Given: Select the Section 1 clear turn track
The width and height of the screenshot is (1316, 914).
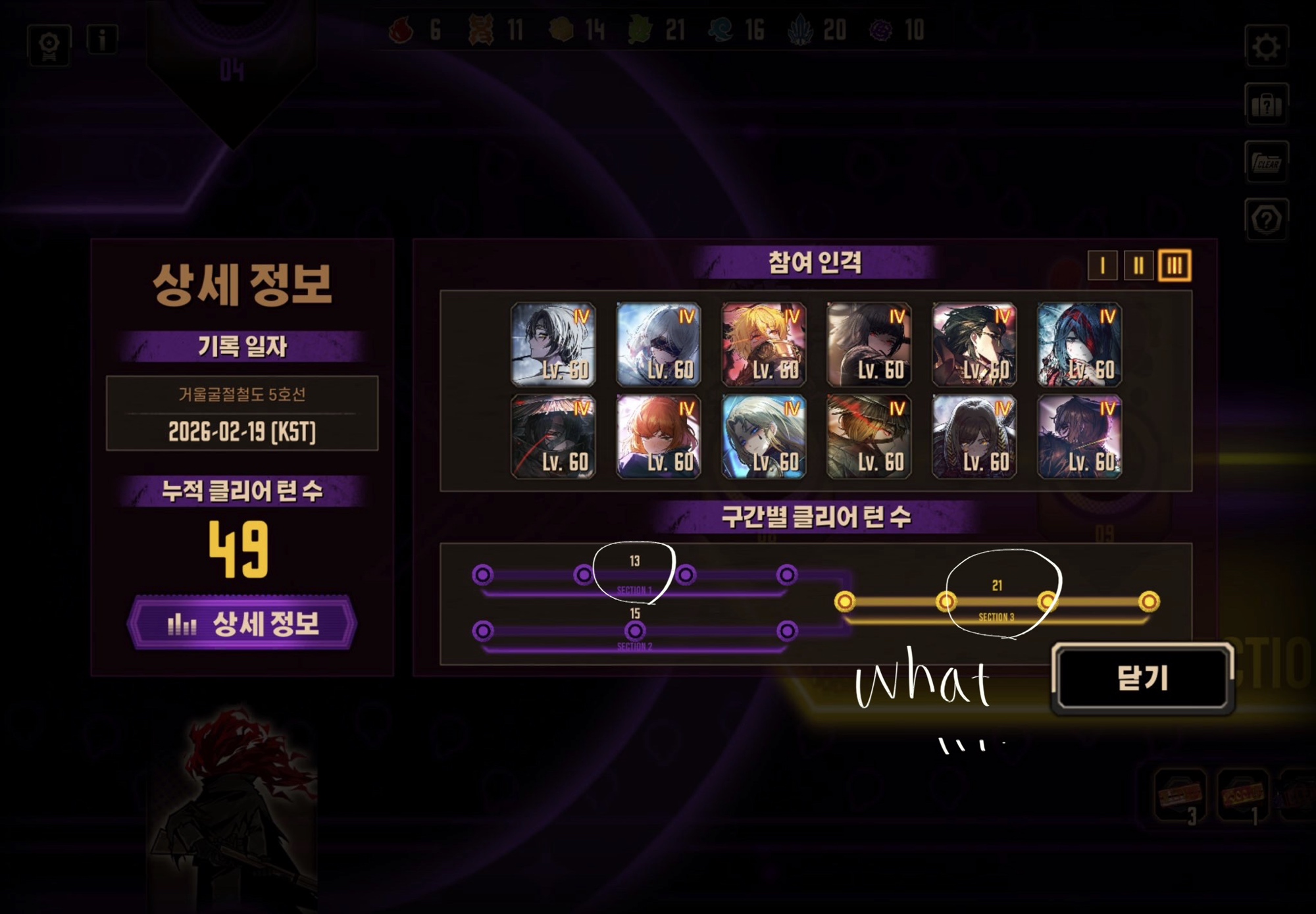Looking at the screenshot, I should coord(634,576).
